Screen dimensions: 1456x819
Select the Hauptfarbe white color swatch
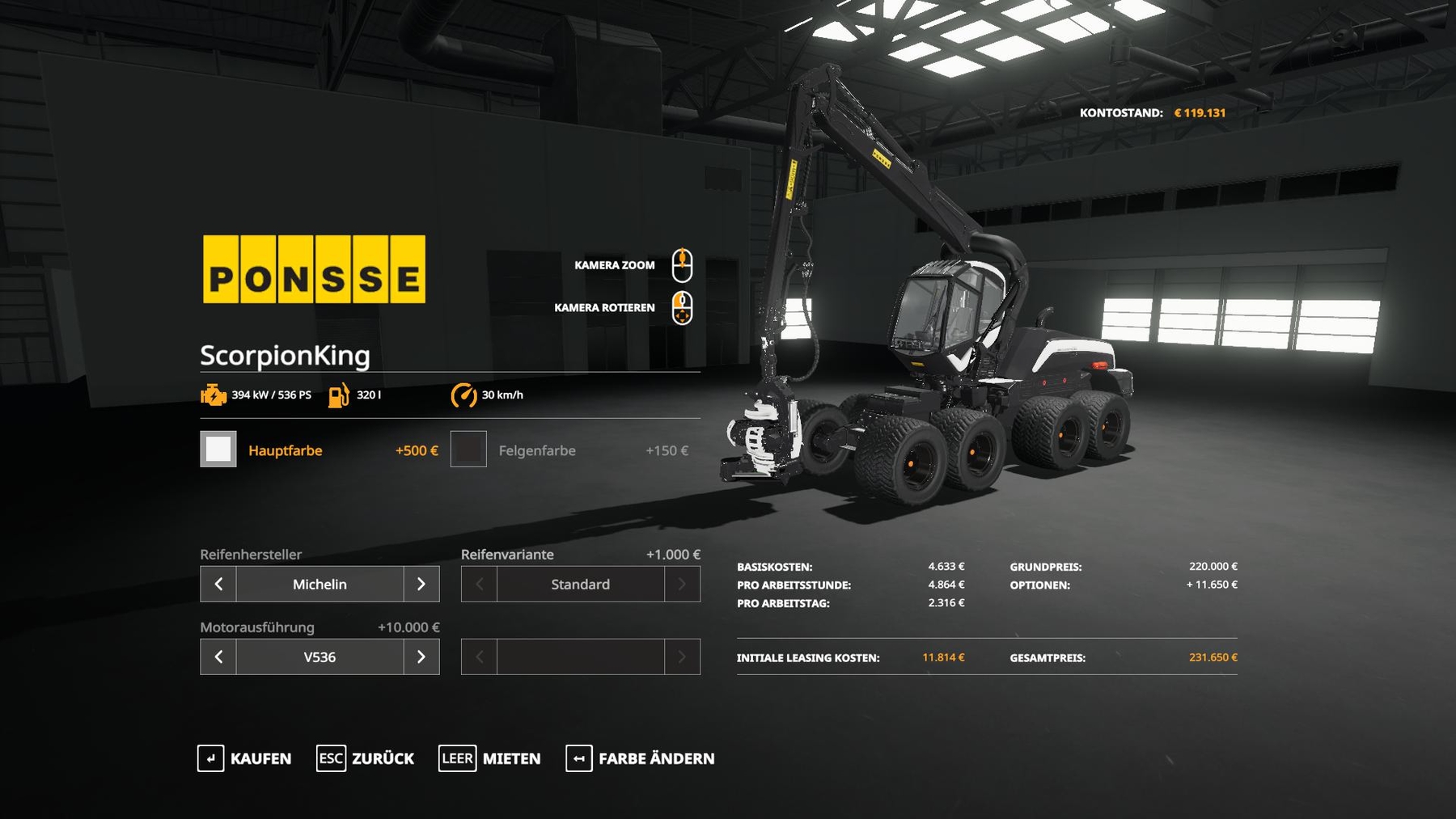218,450
